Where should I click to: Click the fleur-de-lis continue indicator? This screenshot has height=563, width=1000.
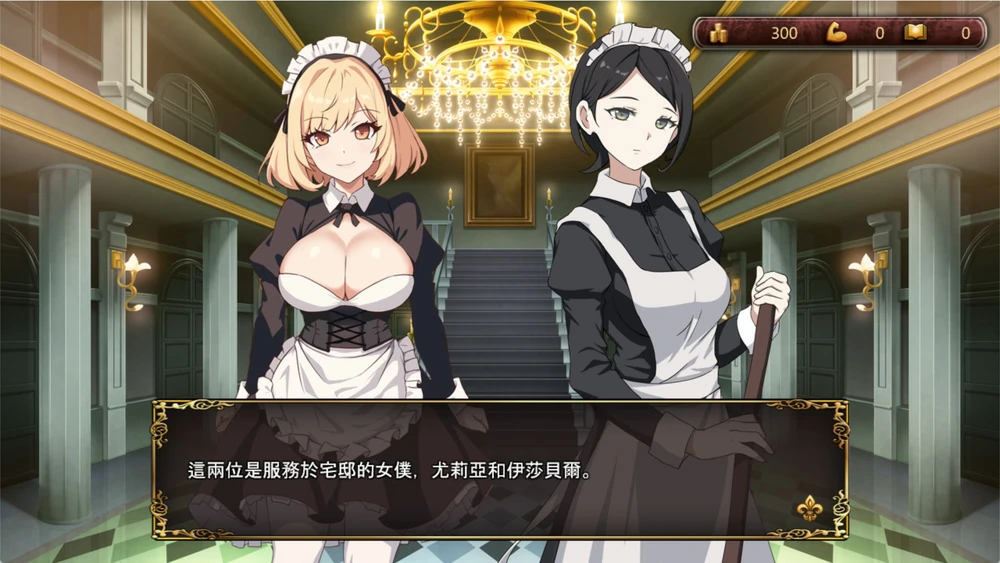(808, 508)
